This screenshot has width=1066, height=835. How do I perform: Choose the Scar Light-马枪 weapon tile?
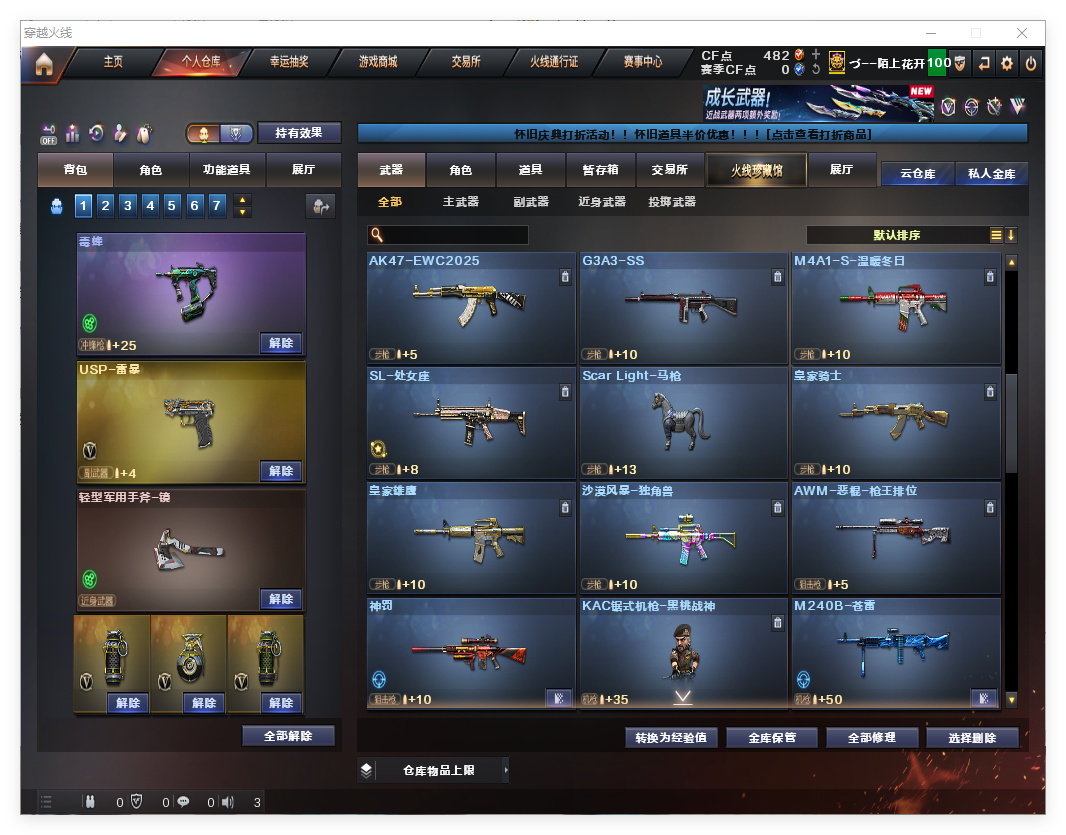[x=684, y=422]
